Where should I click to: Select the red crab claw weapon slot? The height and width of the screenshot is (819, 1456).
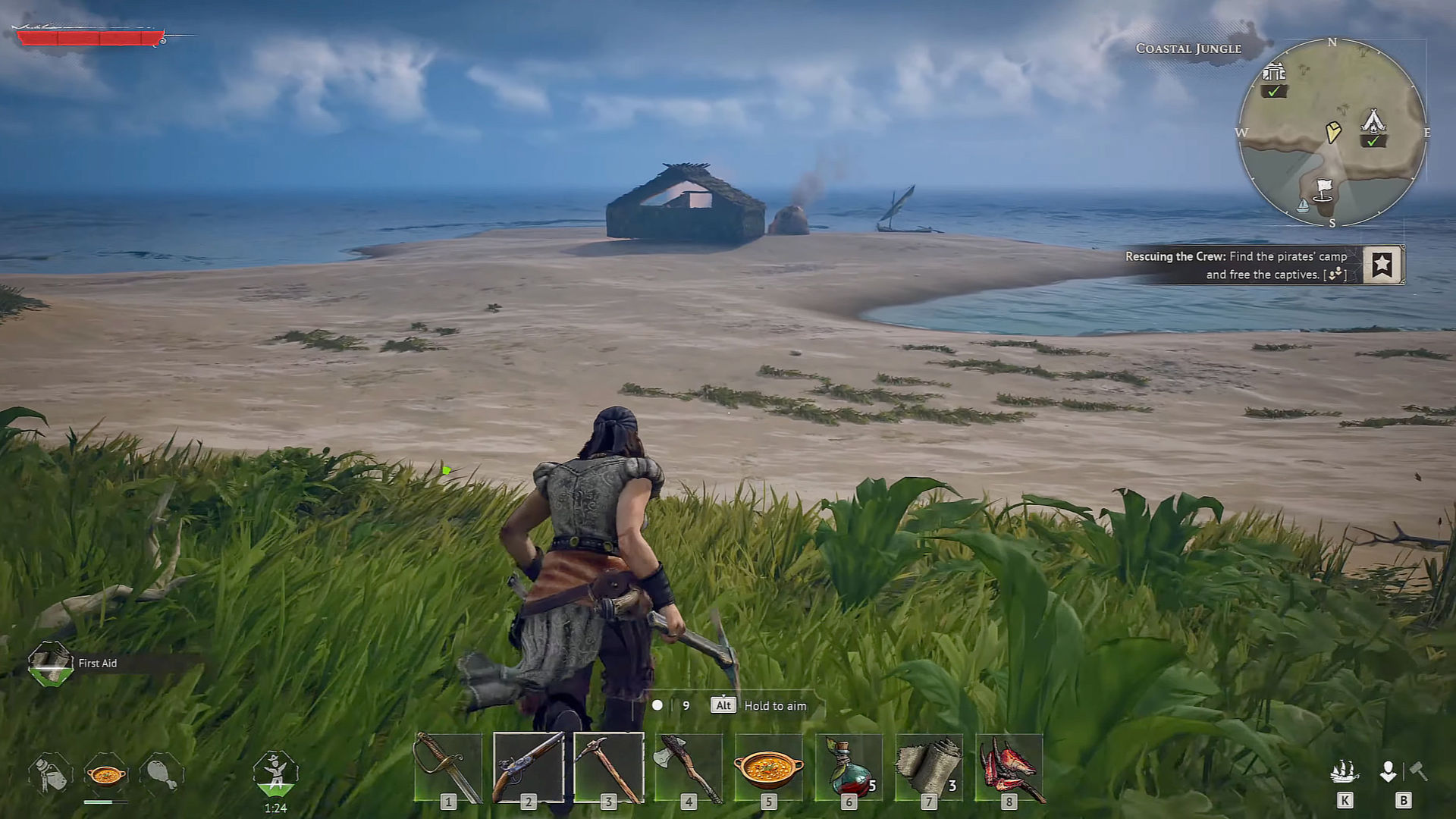click(1009, 767)
